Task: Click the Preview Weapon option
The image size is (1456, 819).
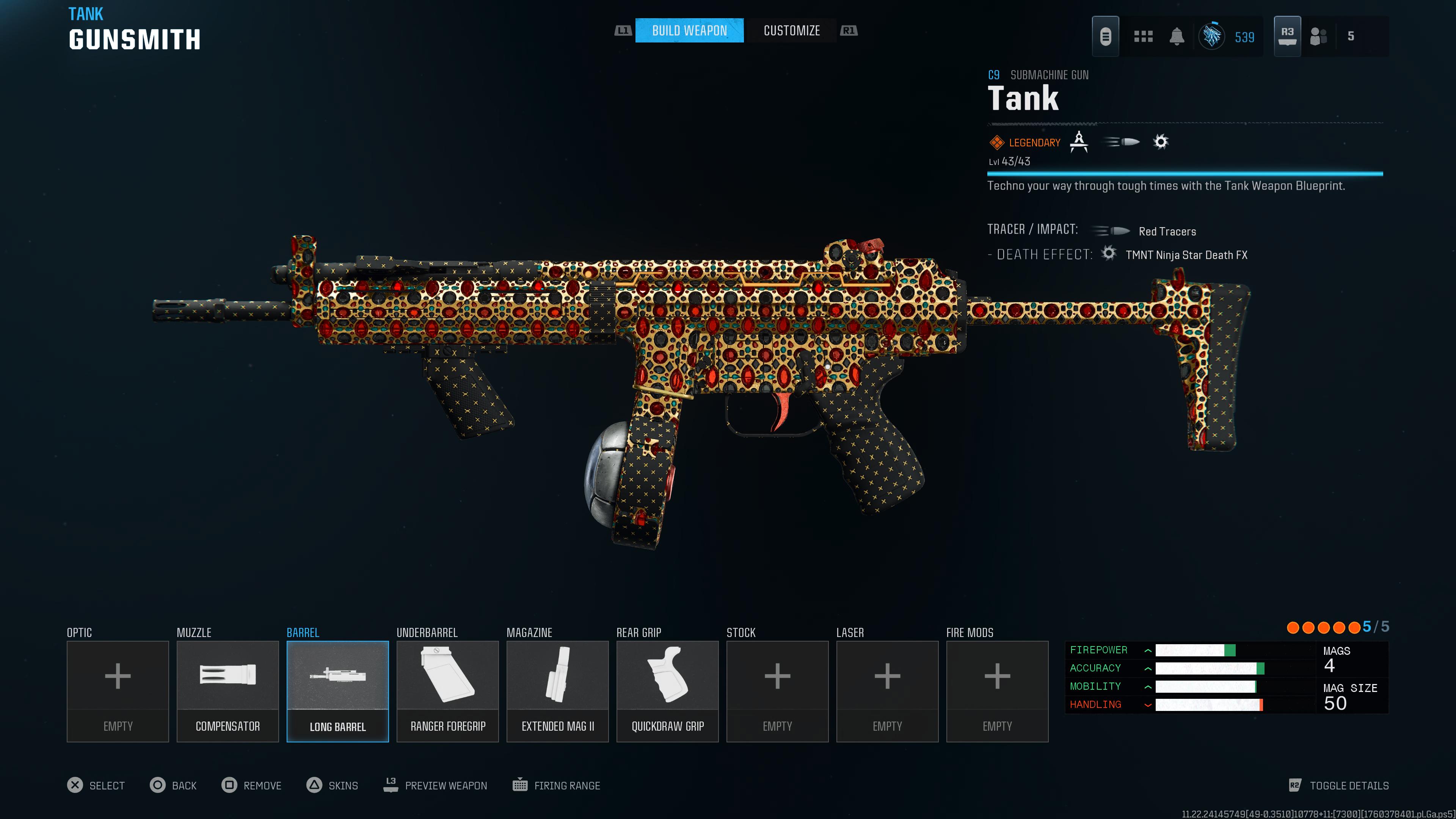Action: click(x=435, y=785)
